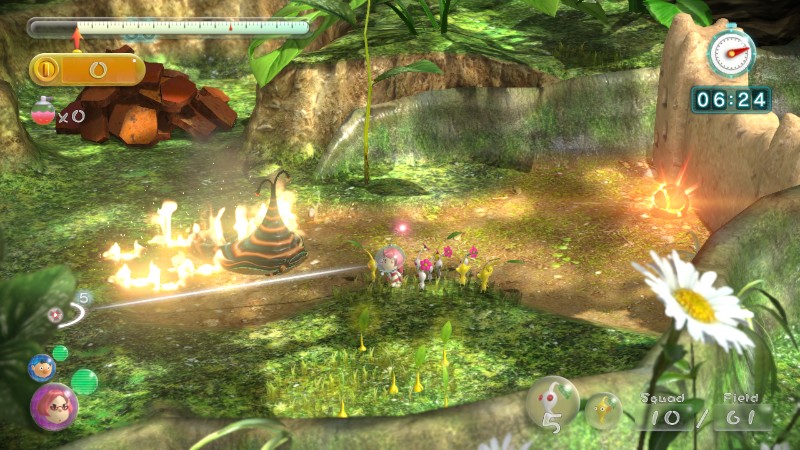Screen dimensions: 800x450
Task: Switch to the yellow Pikmin bubble
Action: point(602,410)
